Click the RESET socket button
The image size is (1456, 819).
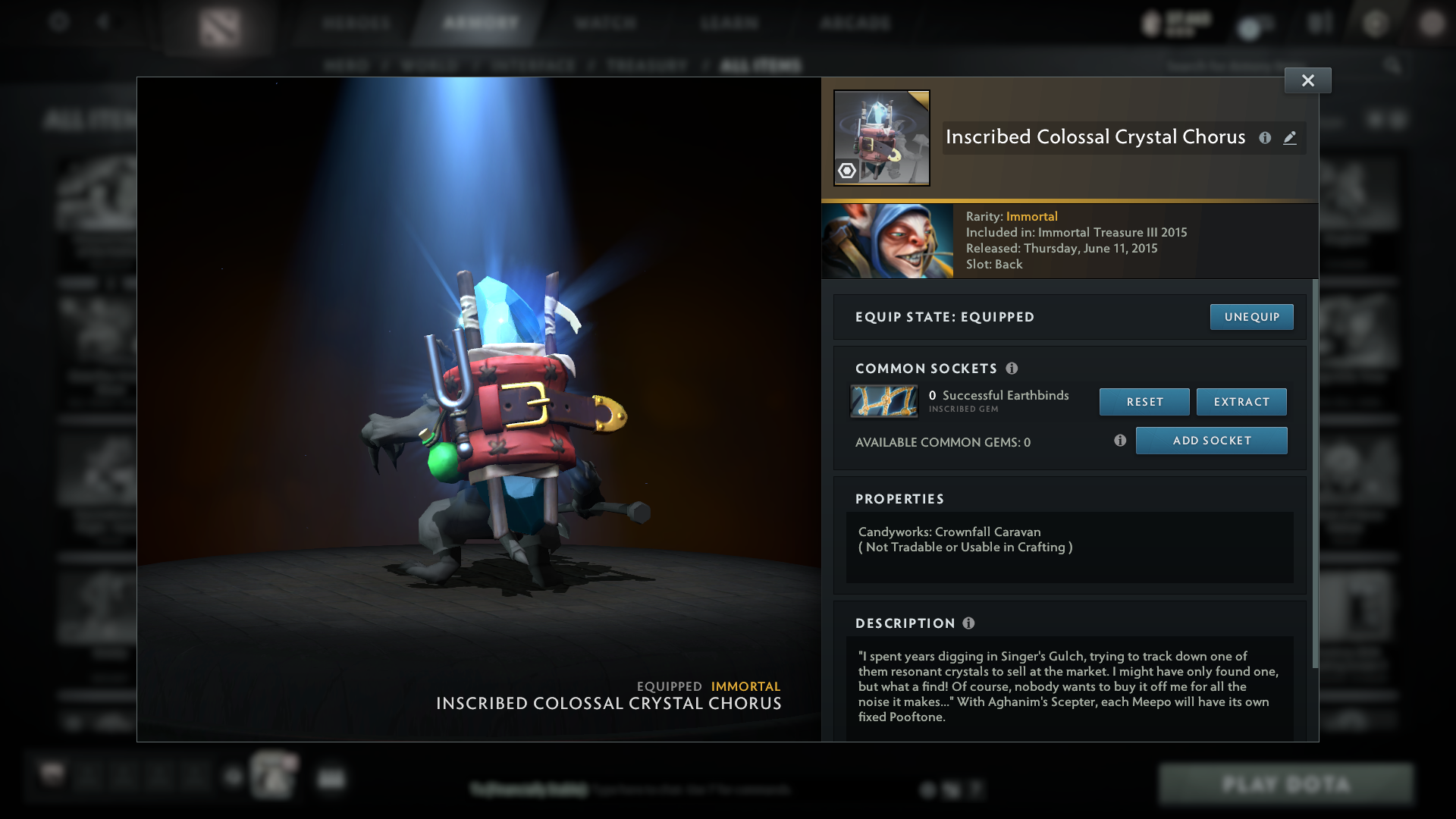(x=1144, y=402)
